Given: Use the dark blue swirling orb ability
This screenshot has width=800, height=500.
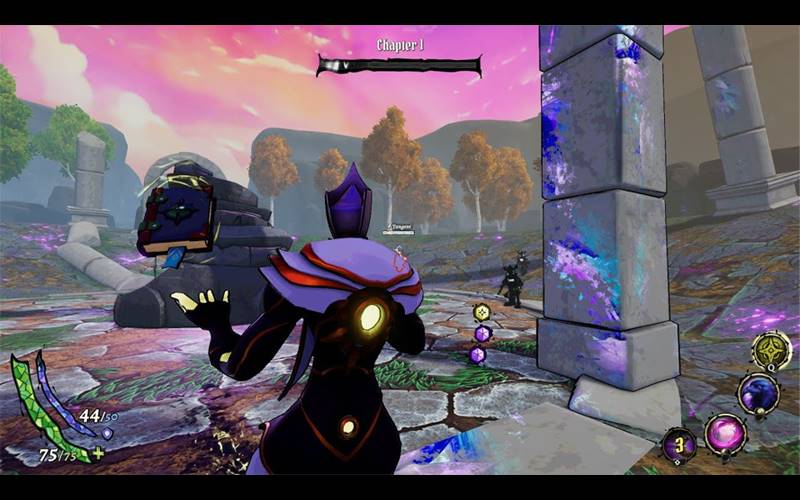Looking at the screenshot, I should coord(758,393).
